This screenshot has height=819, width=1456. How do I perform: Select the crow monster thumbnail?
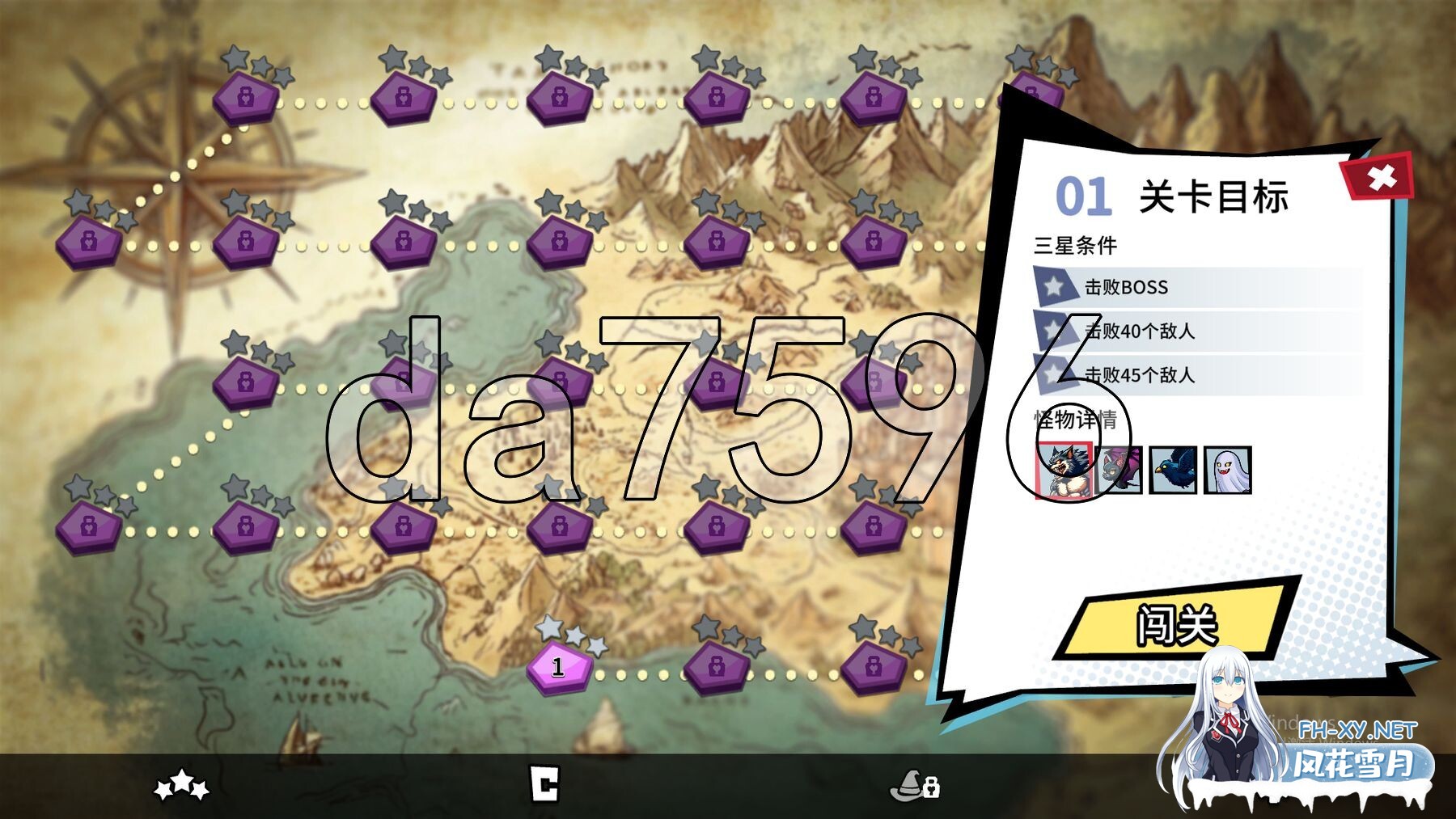(x=1173, y=470)
